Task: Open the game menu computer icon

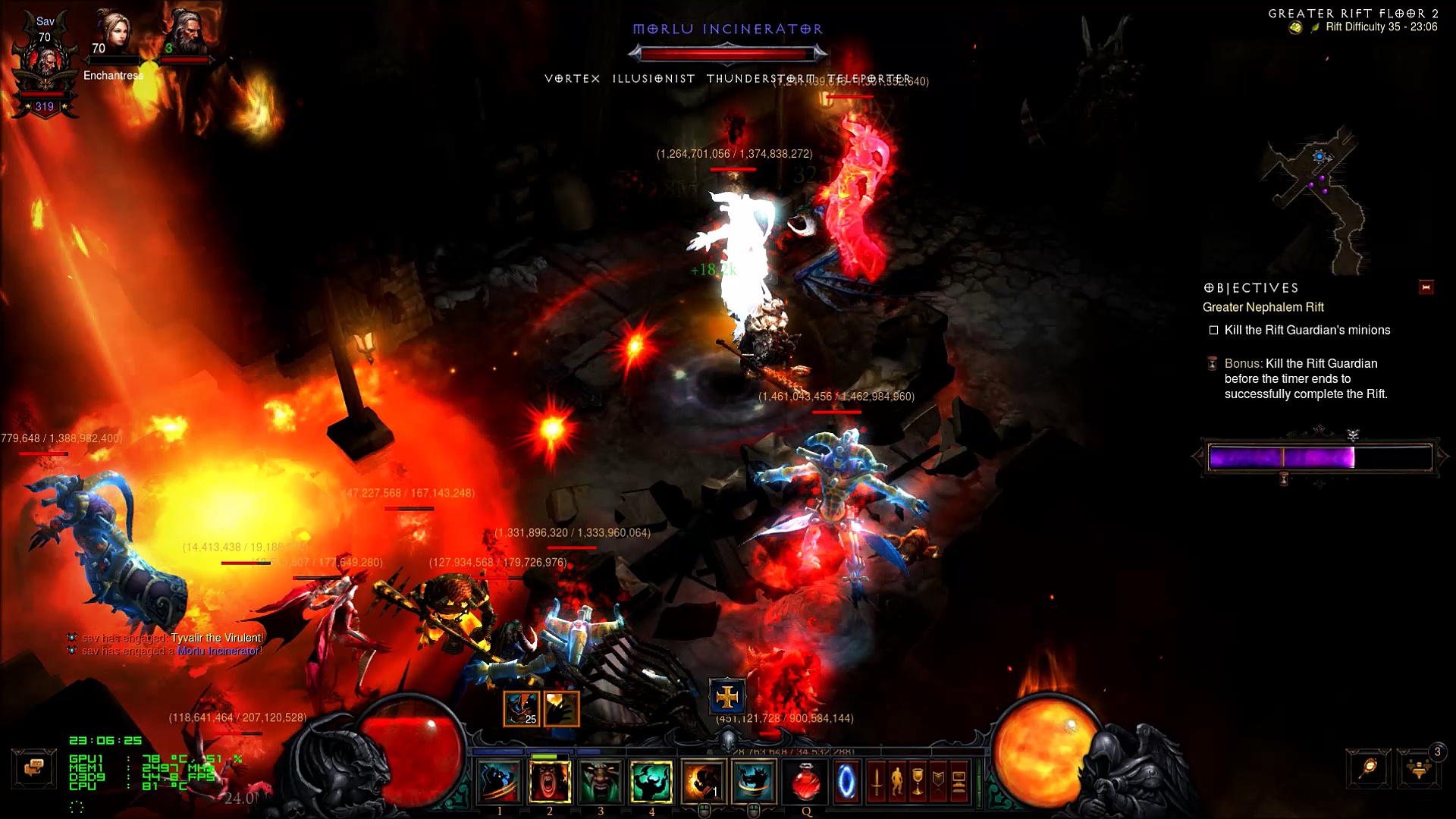Action: click(959, 782)
